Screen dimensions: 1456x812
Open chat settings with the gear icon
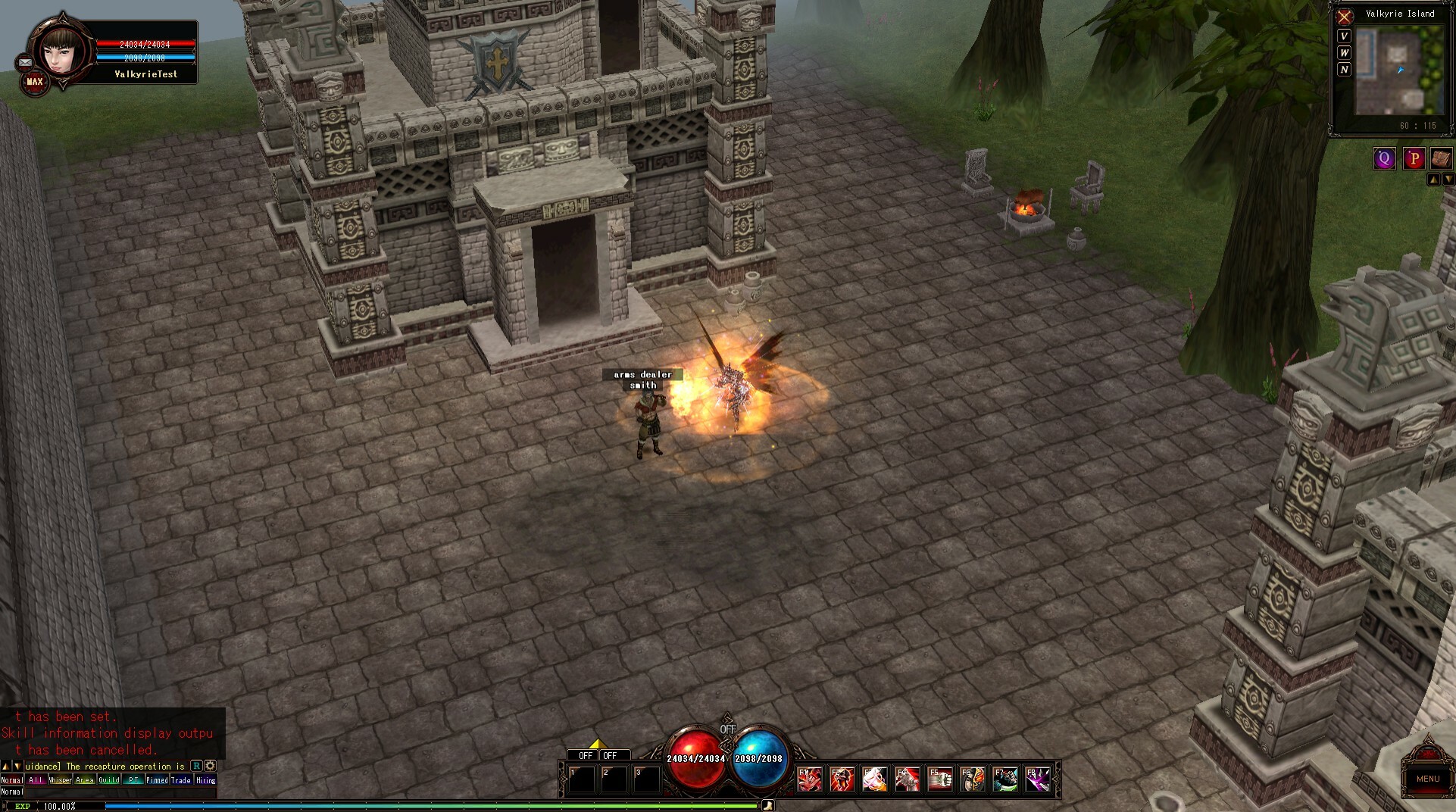coord(210,767)
